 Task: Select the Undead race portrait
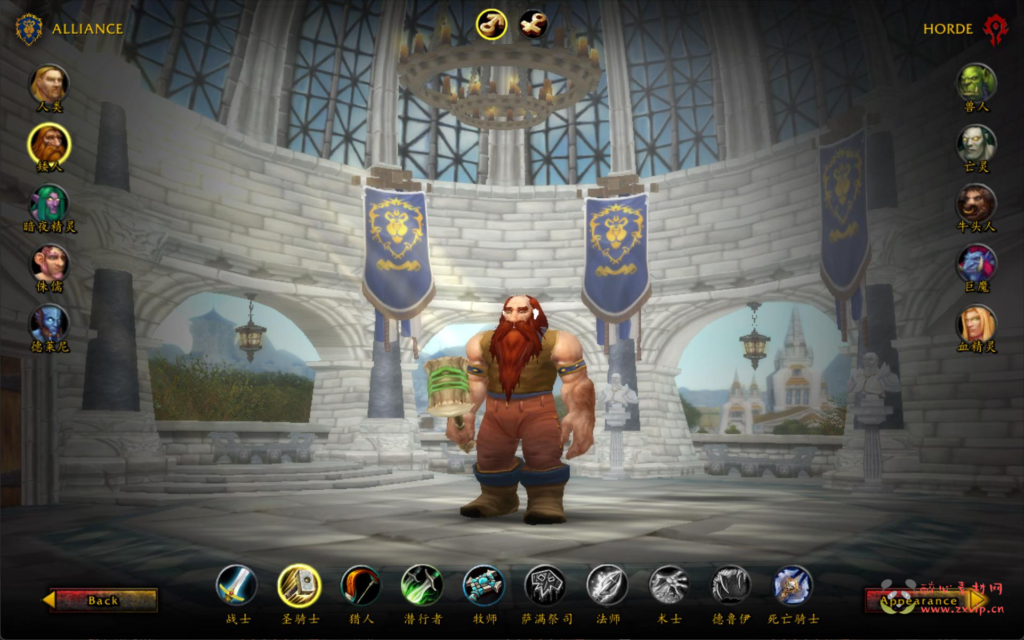976,143
